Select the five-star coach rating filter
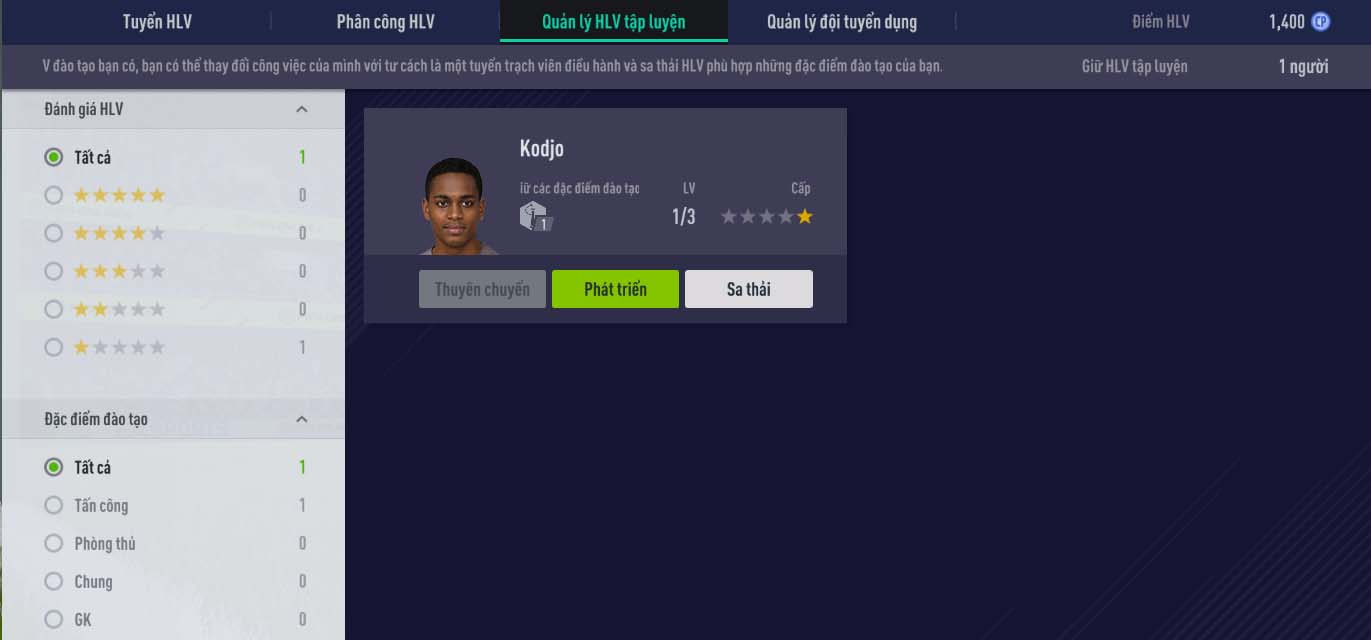The image size is (1371, 640). 54,195
